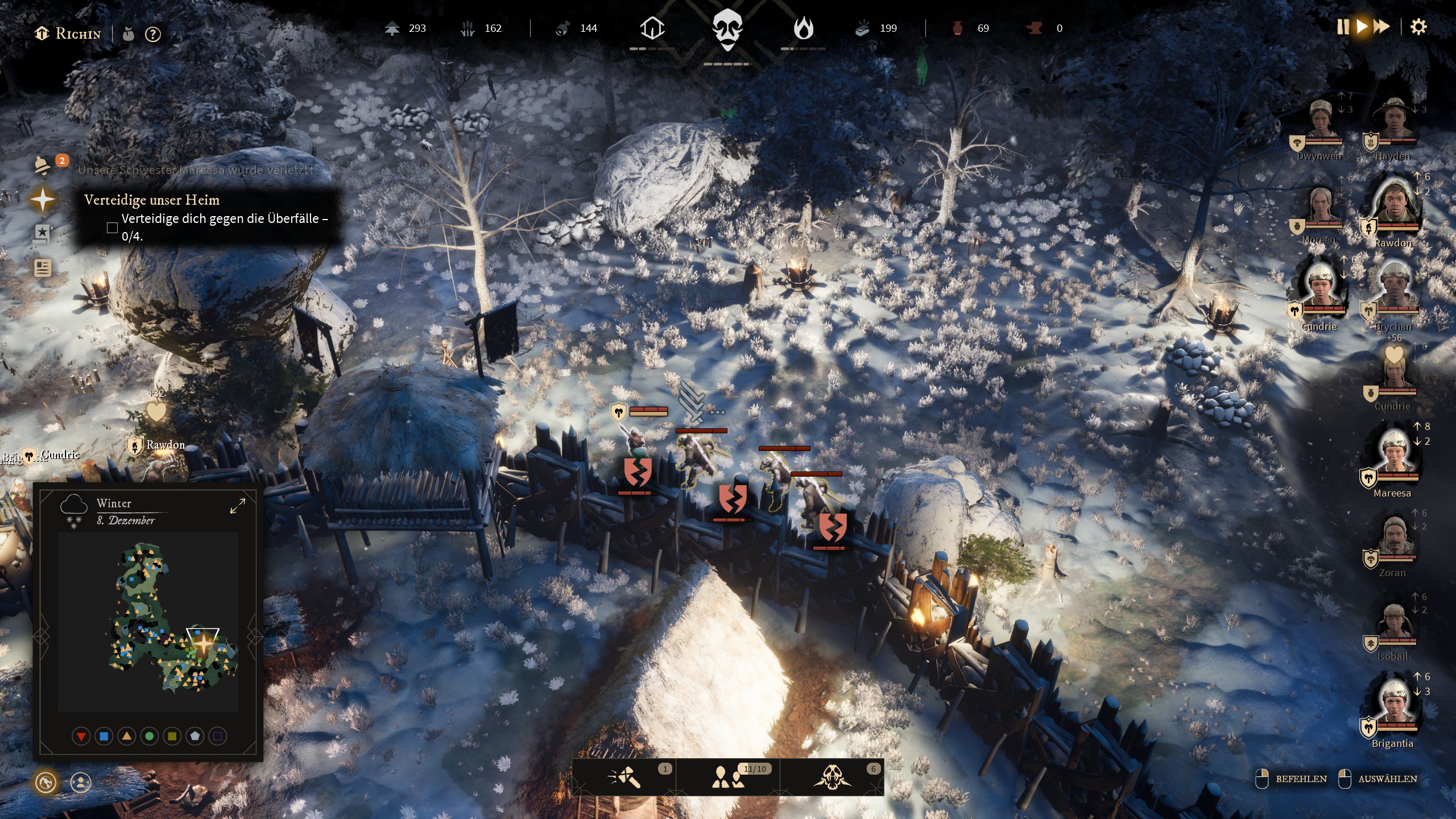Select Dwynwen's portrait
This screenshot has height=819, width=1456.
1321,122
